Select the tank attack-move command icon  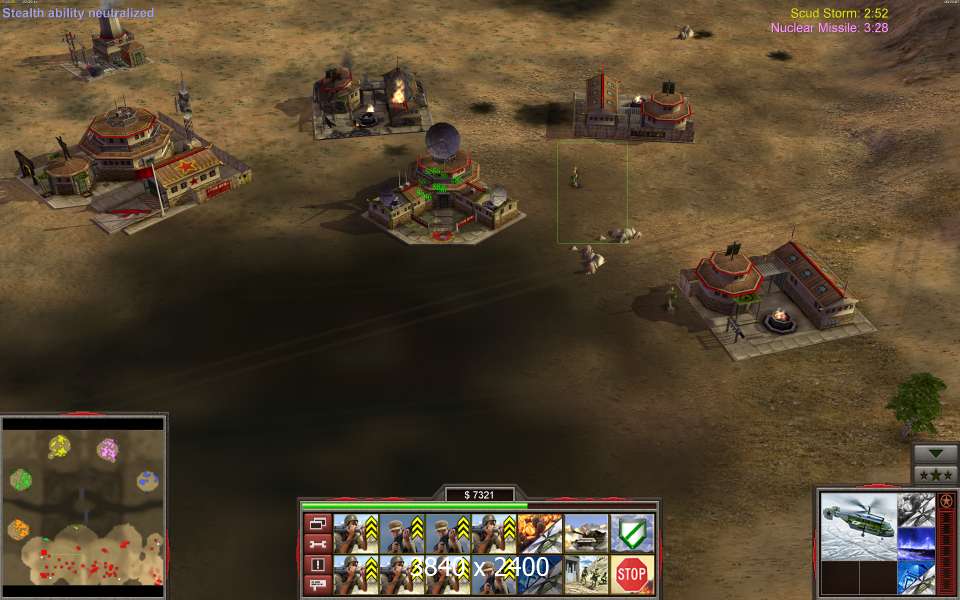tap(585, 533)
